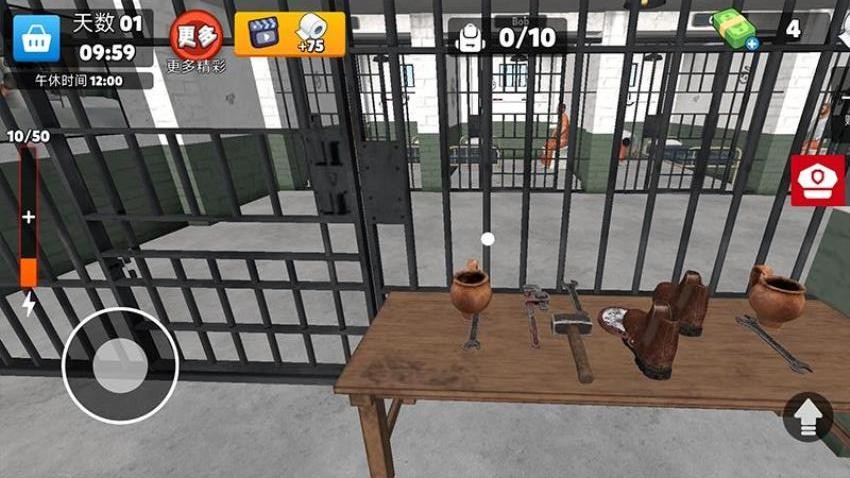Tap the up-arrow jump button

coord(808,416)
